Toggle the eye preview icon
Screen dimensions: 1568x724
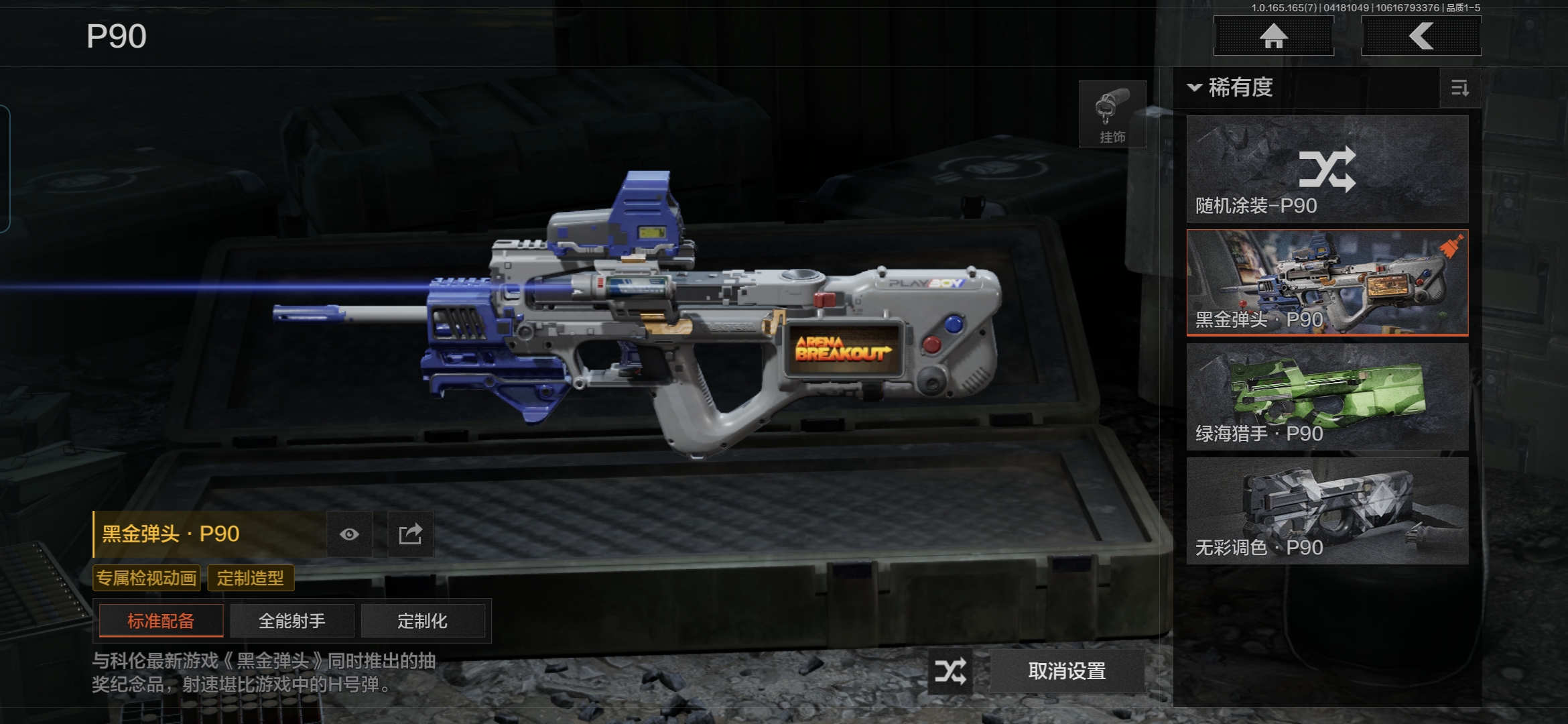click(x=349, y=534)
